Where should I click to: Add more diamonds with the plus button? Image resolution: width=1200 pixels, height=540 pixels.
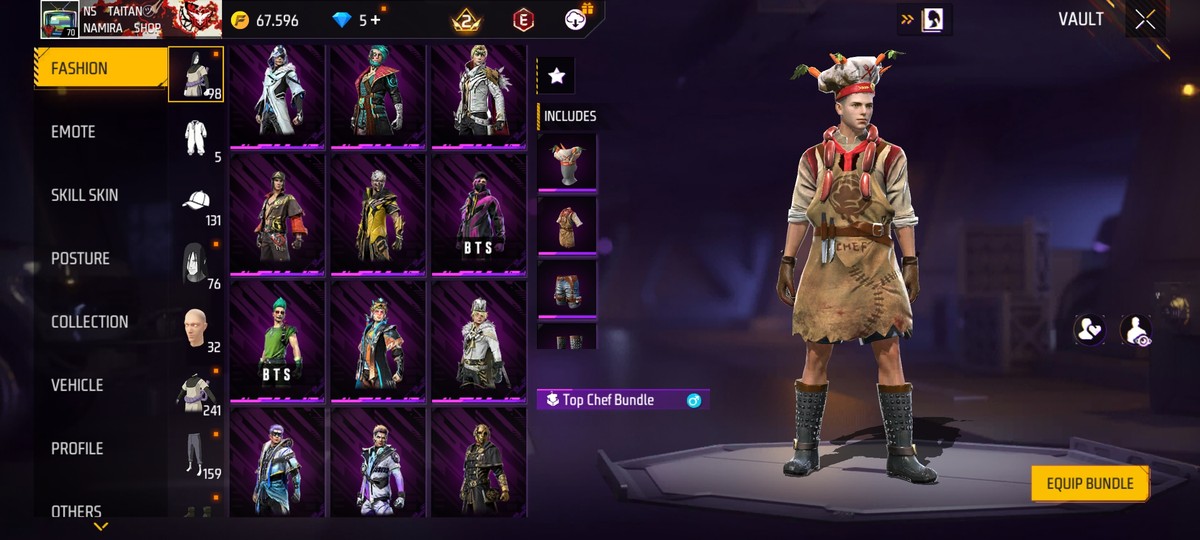(375, 20)
